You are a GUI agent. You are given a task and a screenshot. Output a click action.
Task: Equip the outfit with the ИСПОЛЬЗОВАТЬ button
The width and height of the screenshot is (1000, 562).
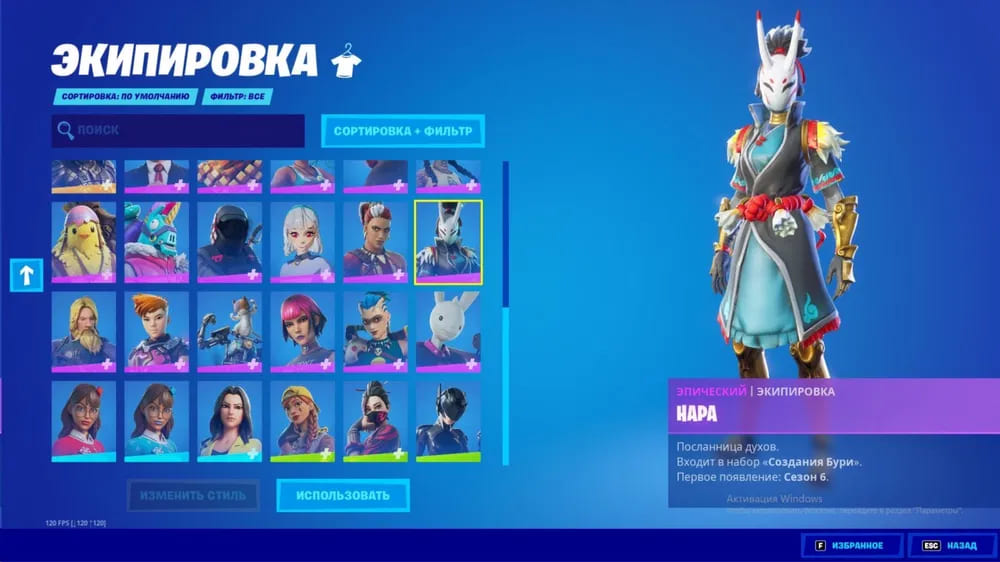coord(342,494)
